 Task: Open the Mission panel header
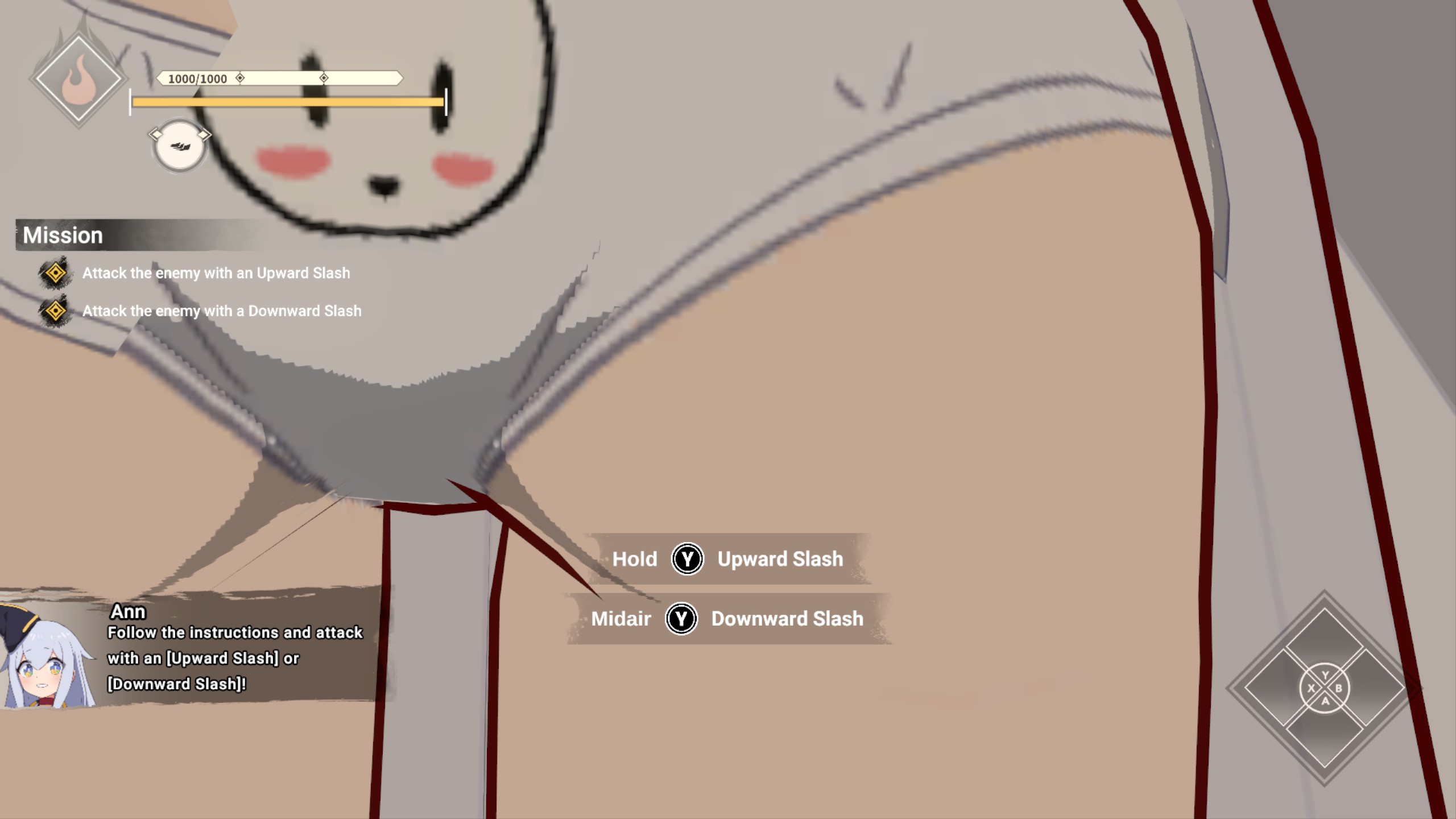coord(64,235)
